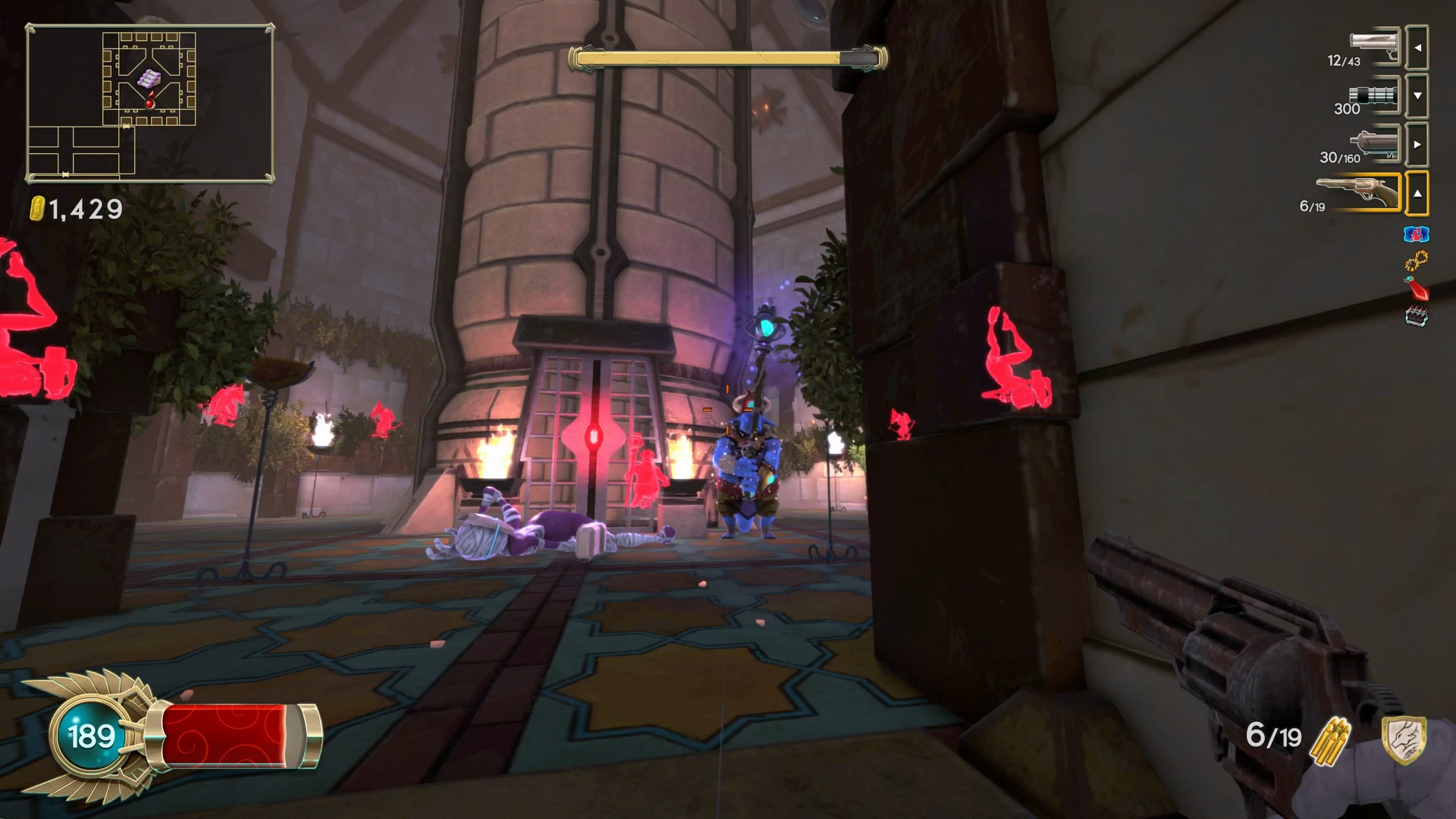1456x819 pixels.
Task: Choose the 30/160 ammo gun slot
Action: (x=1374, y=144)
